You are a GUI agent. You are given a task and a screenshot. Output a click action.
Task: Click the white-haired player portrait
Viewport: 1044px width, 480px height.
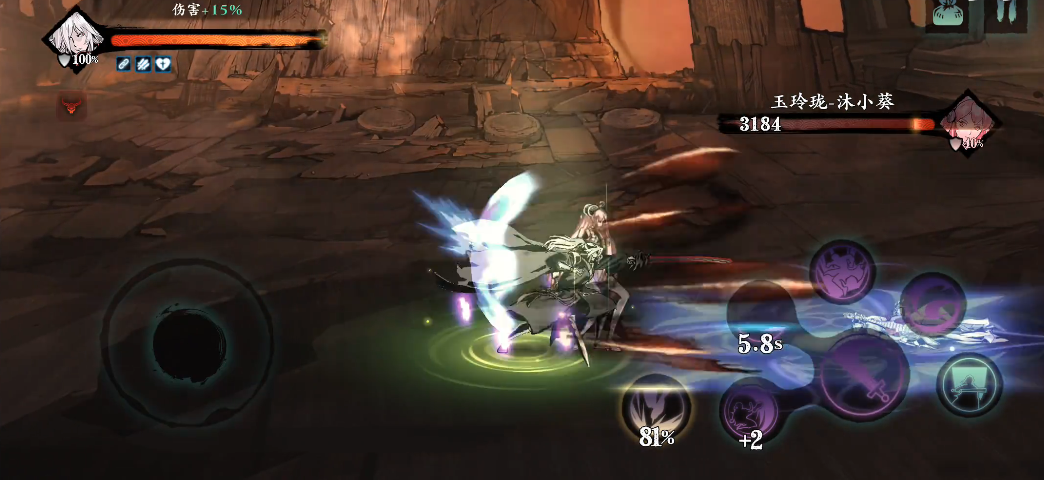73,38
